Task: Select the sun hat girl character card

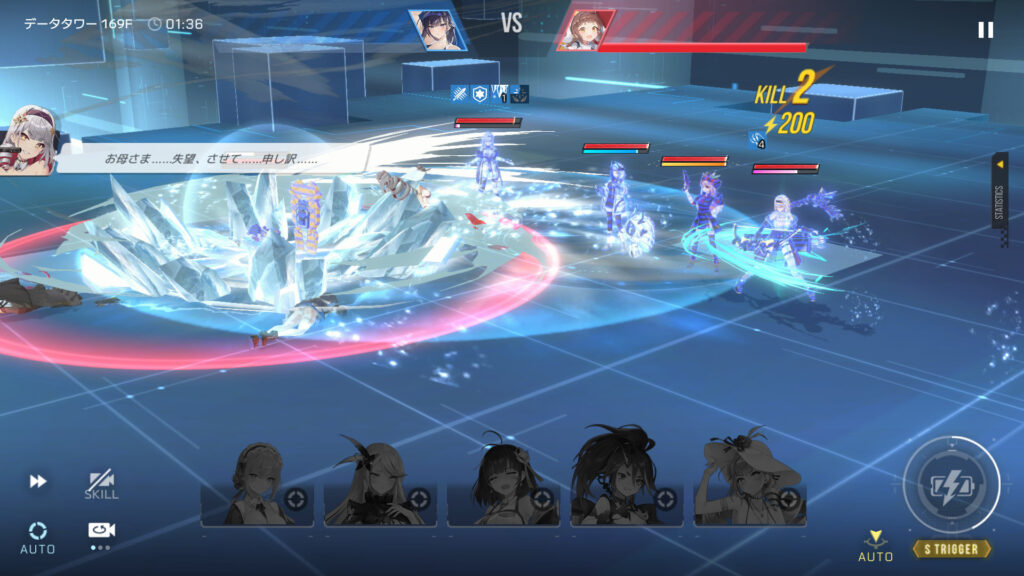Action: click(750, 486)
